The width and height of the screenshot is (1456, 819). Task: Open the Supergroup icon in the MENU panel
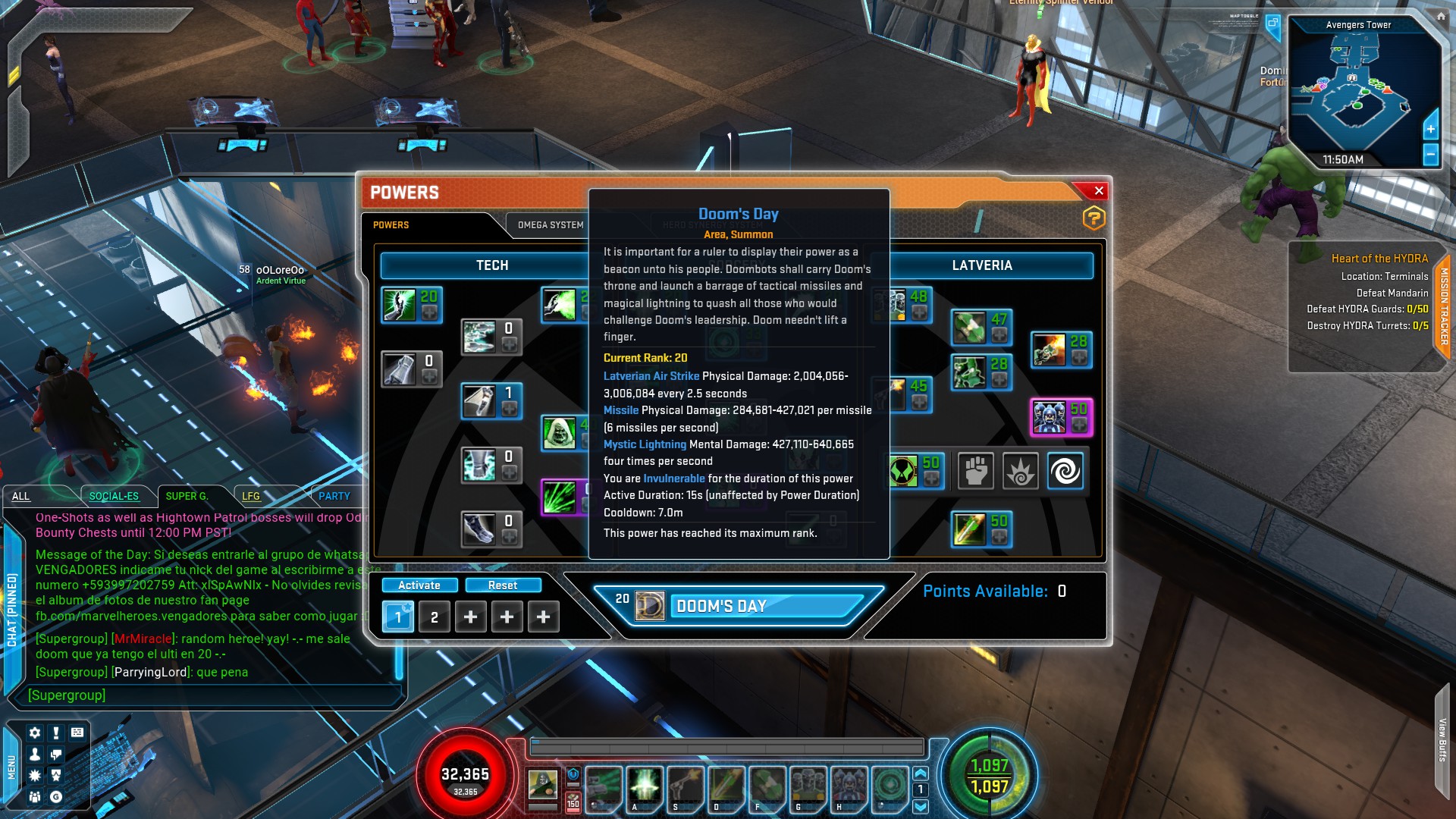(35, 797)
